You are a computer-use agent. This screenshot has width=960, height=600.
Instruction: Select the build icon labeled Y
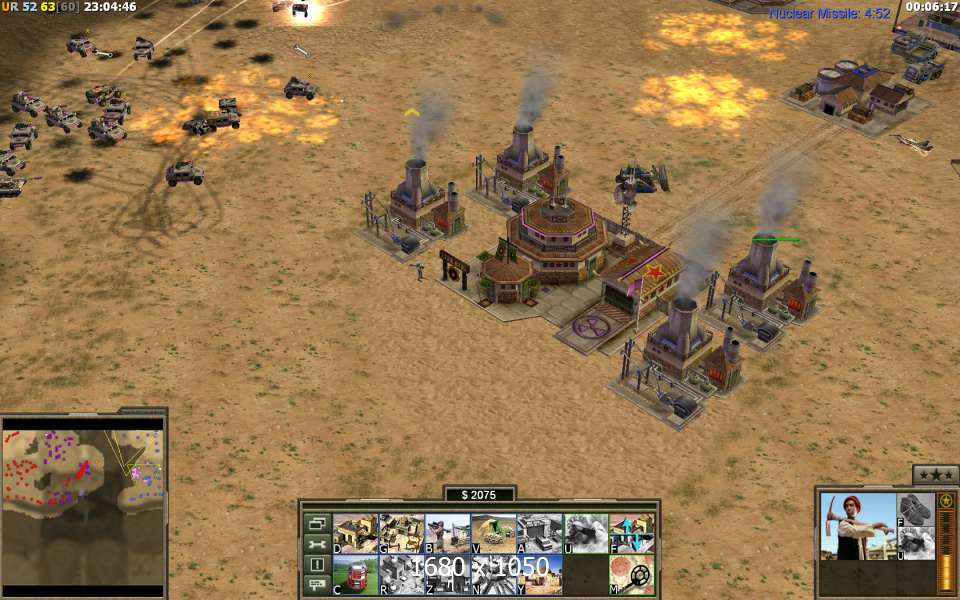[x=539, y=575]
